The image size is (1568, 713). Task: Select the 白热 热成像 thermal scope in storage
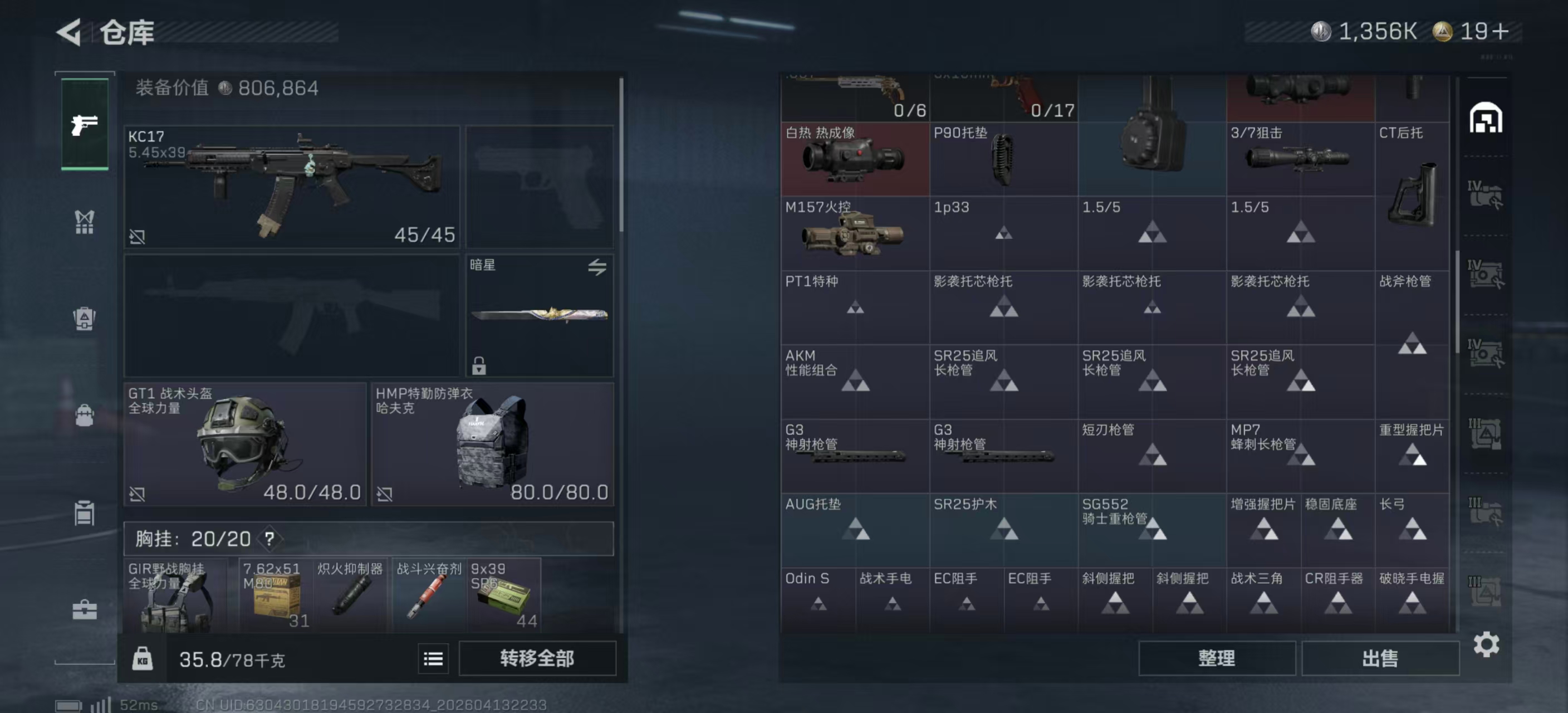(x=855, y=159)
